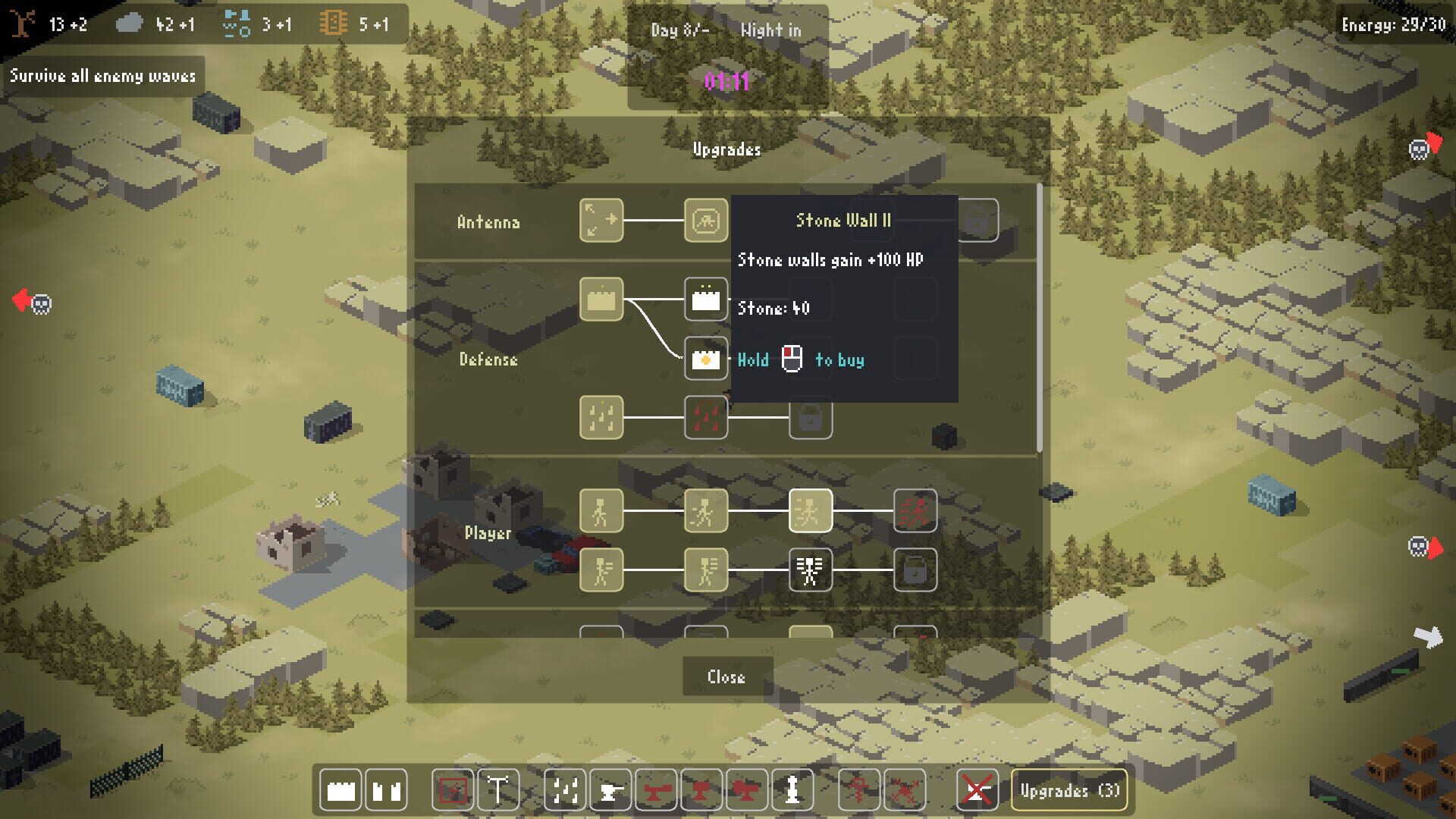The image size is (1456, 819).
Task: Select the stone wall build tool
Action: [340, 790]
